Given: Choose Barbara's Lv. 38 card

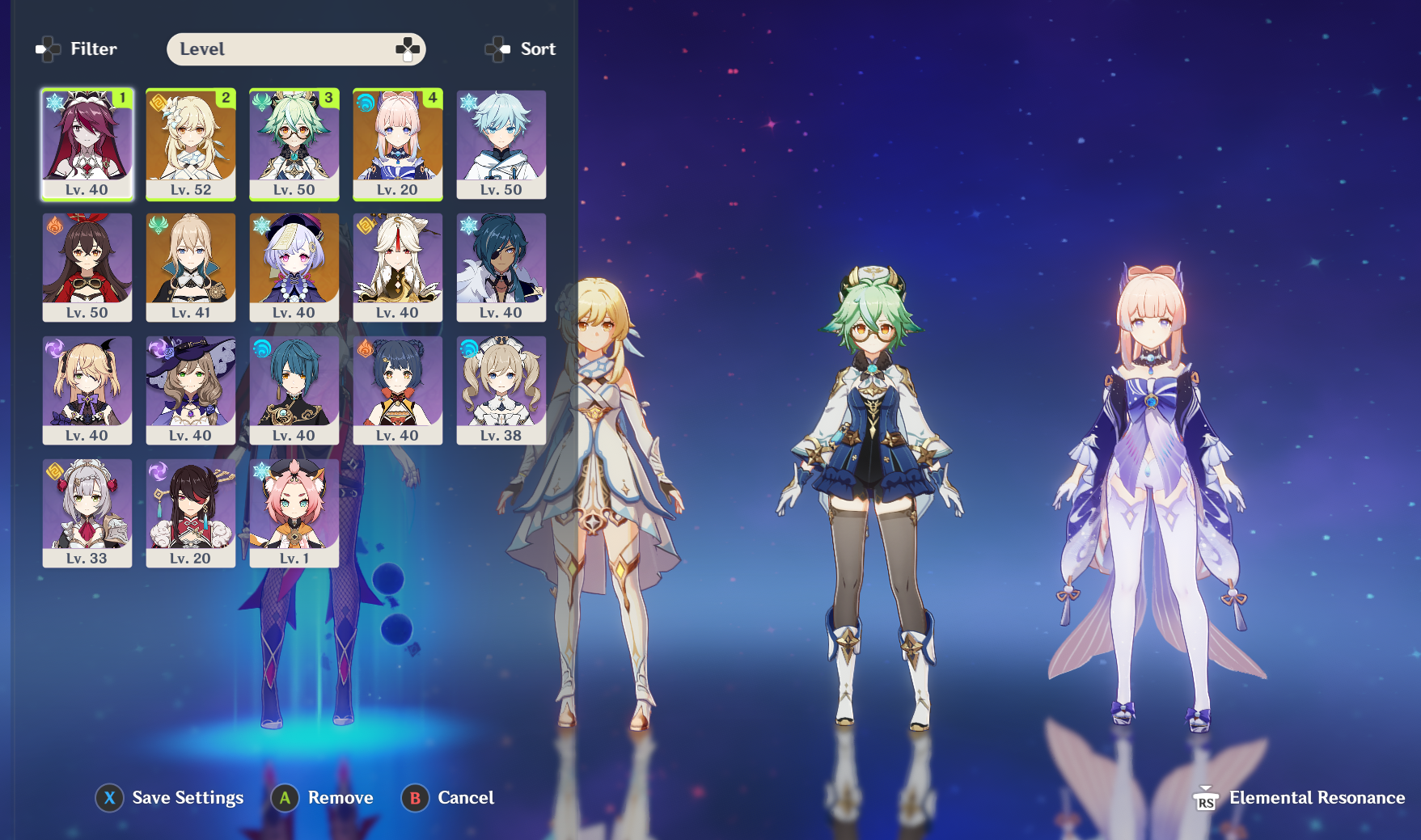Looking at the screenshot, I should point(501,390).
